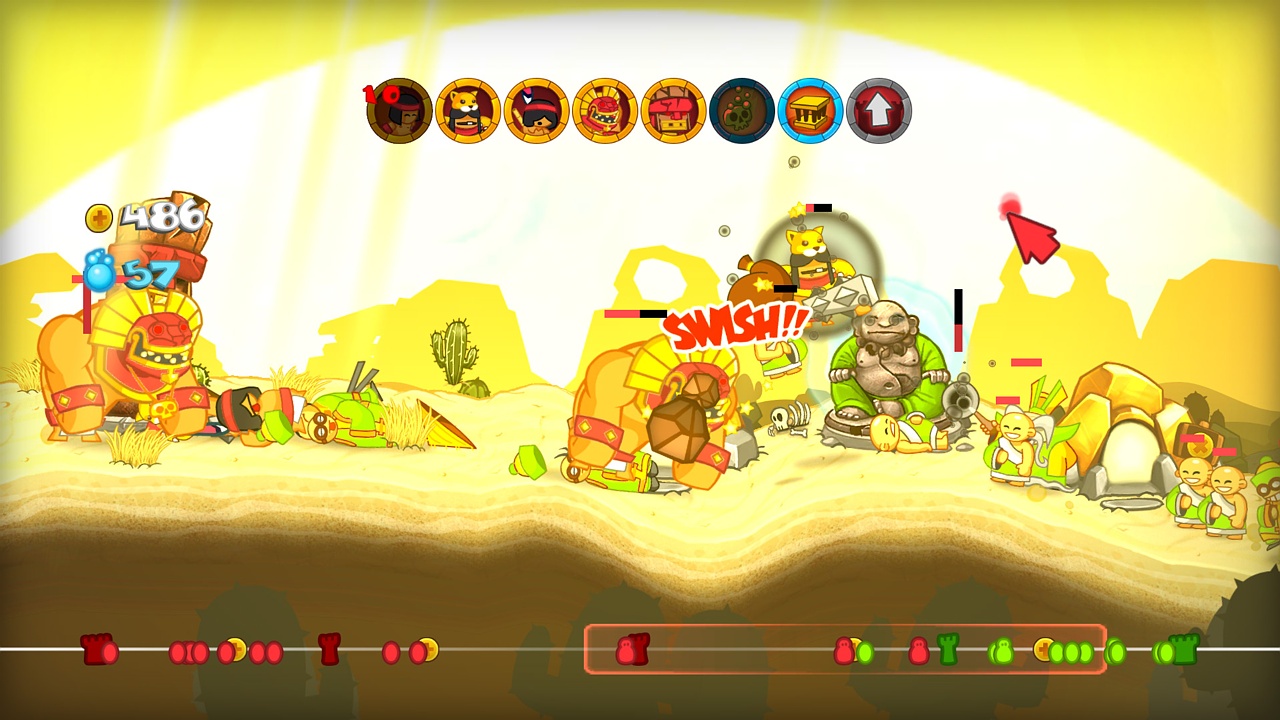Screen dimensions: 1280x720
Task: Cast the darkened poison skull spell
Action: click(x=741, y=111)
